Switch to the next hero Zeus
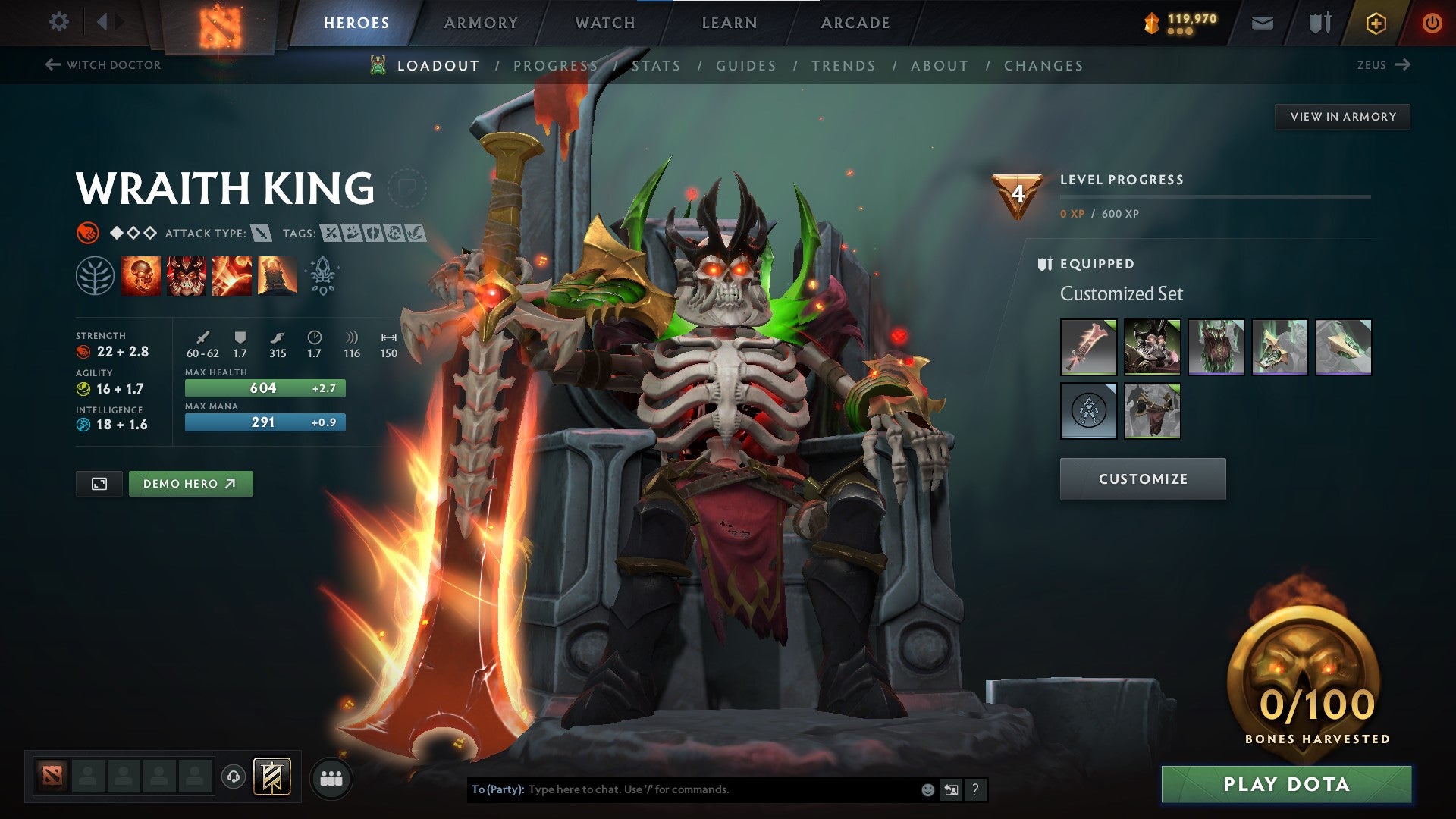The image size is (1456, 819). tap(1383, 65)
